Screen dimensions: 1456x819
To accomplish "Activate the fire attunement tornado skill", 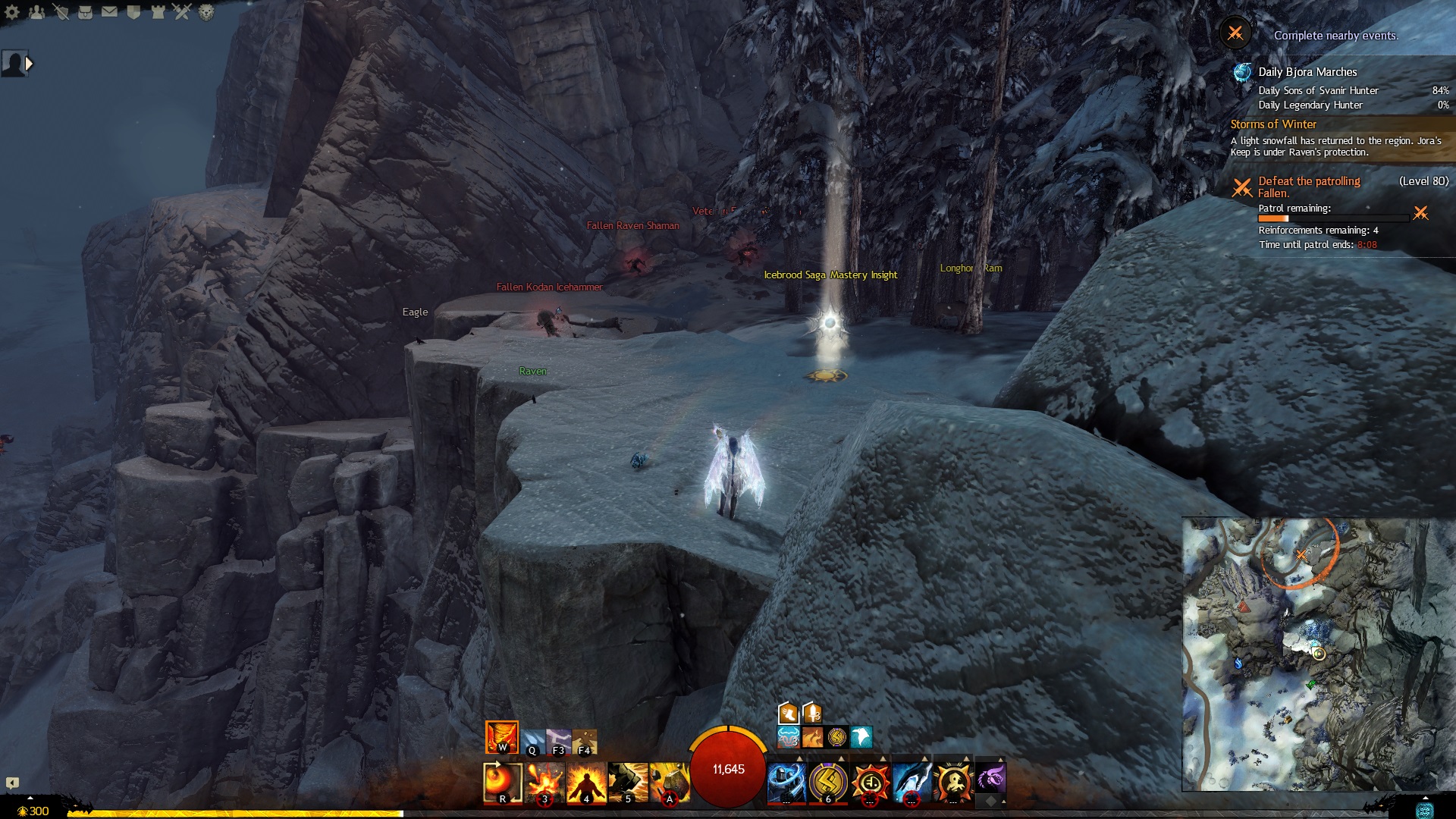I will (501, 737).
